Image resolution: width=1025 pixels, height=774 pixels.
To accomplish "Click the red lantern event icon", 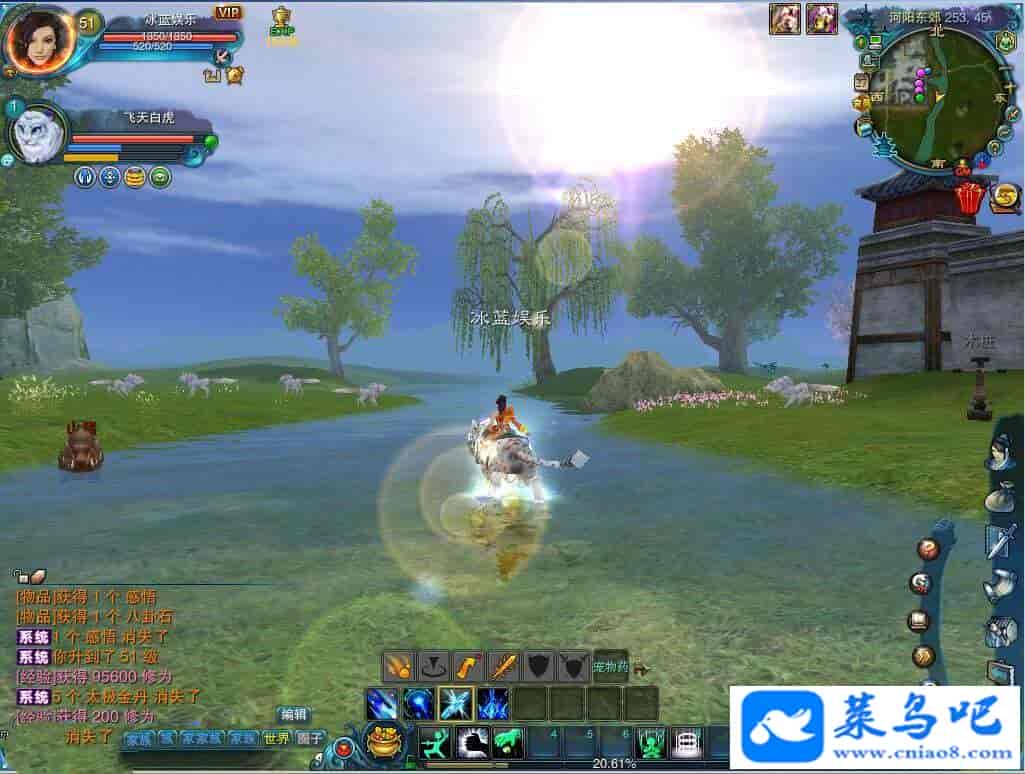I will (970, 197).
